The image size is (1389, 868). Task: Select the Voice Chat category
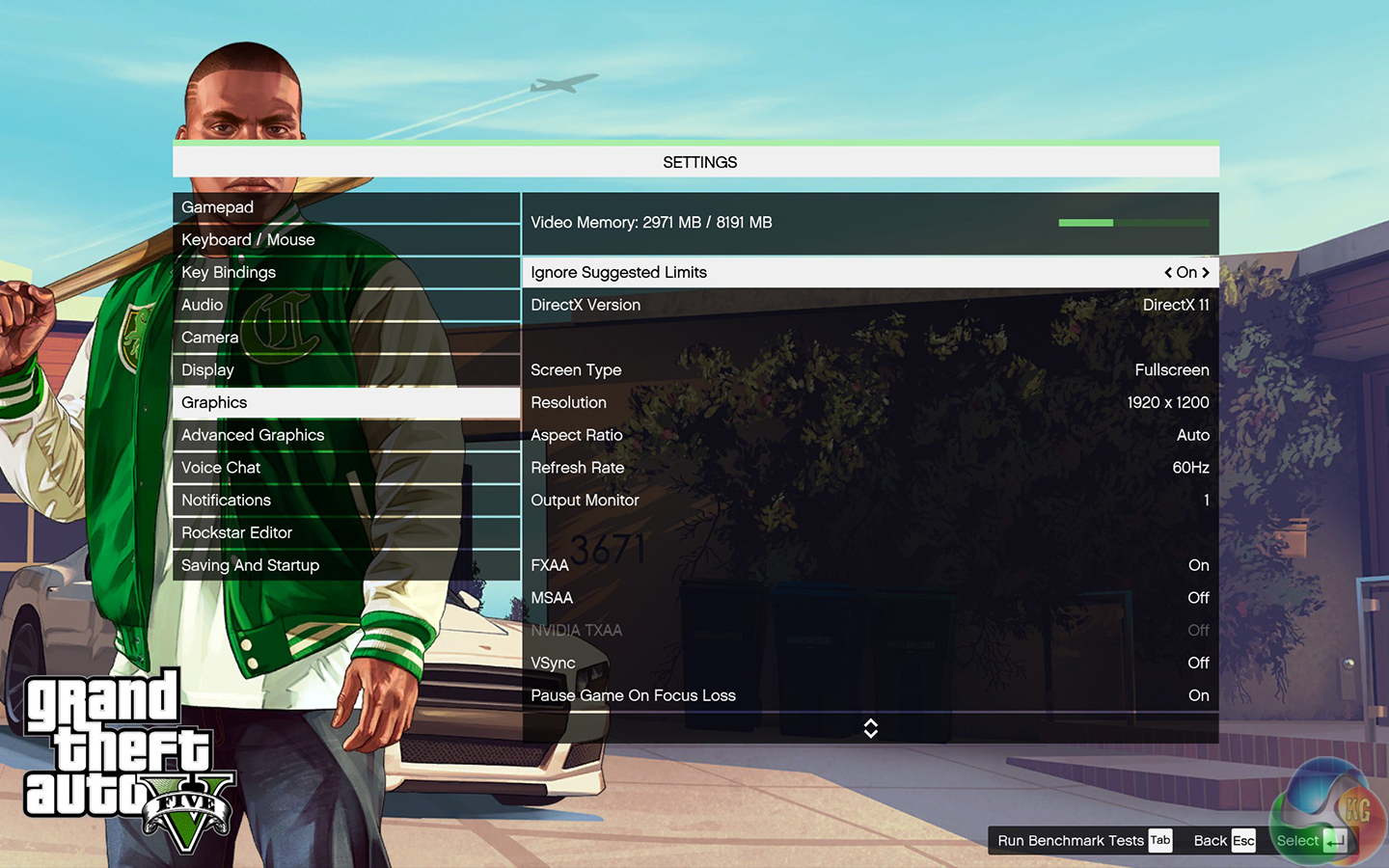coord(345,468)
